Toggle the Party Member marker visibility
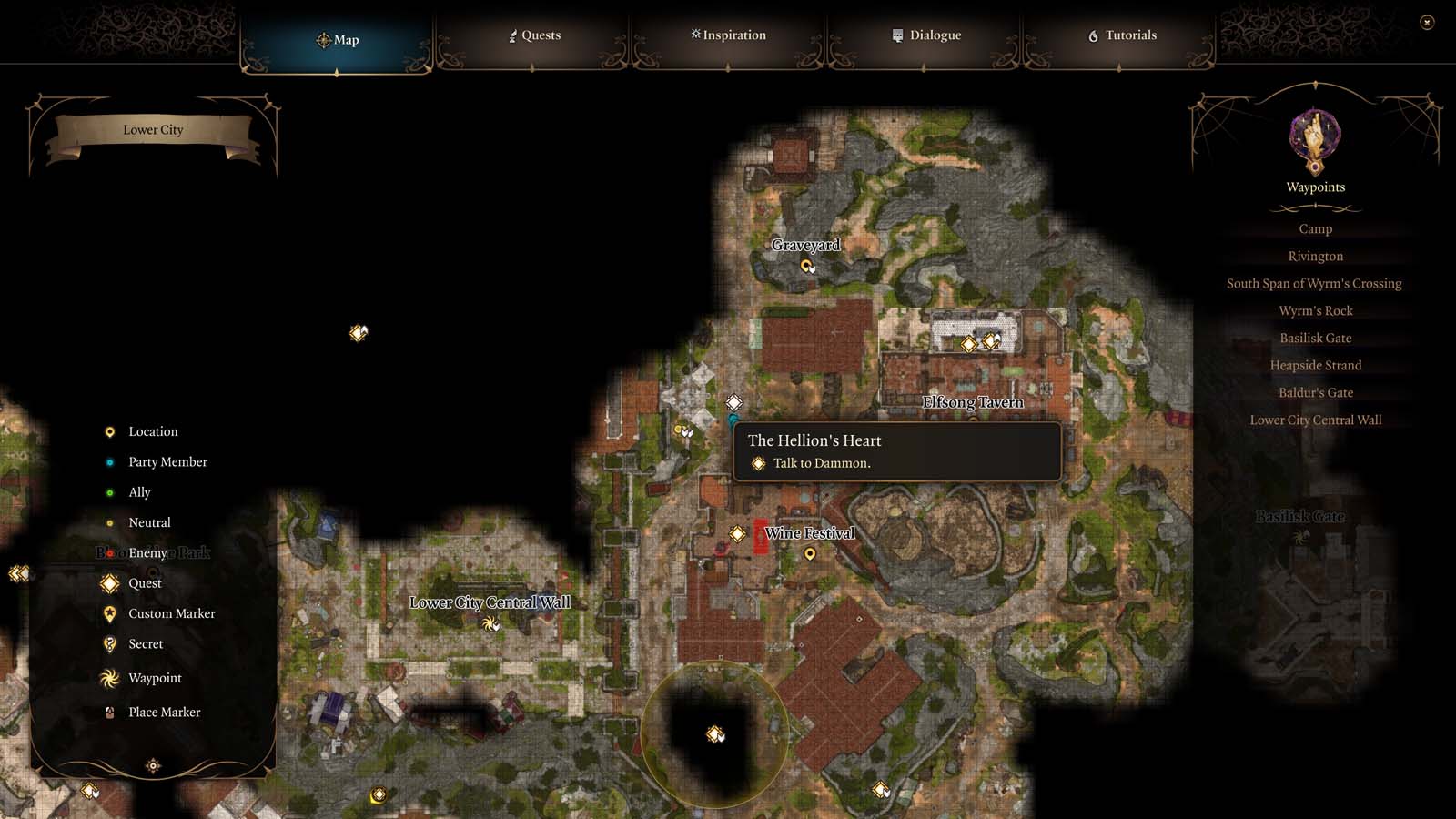Image resolution: width=1456 pixels, height=819 pixels. pos(109,461)
